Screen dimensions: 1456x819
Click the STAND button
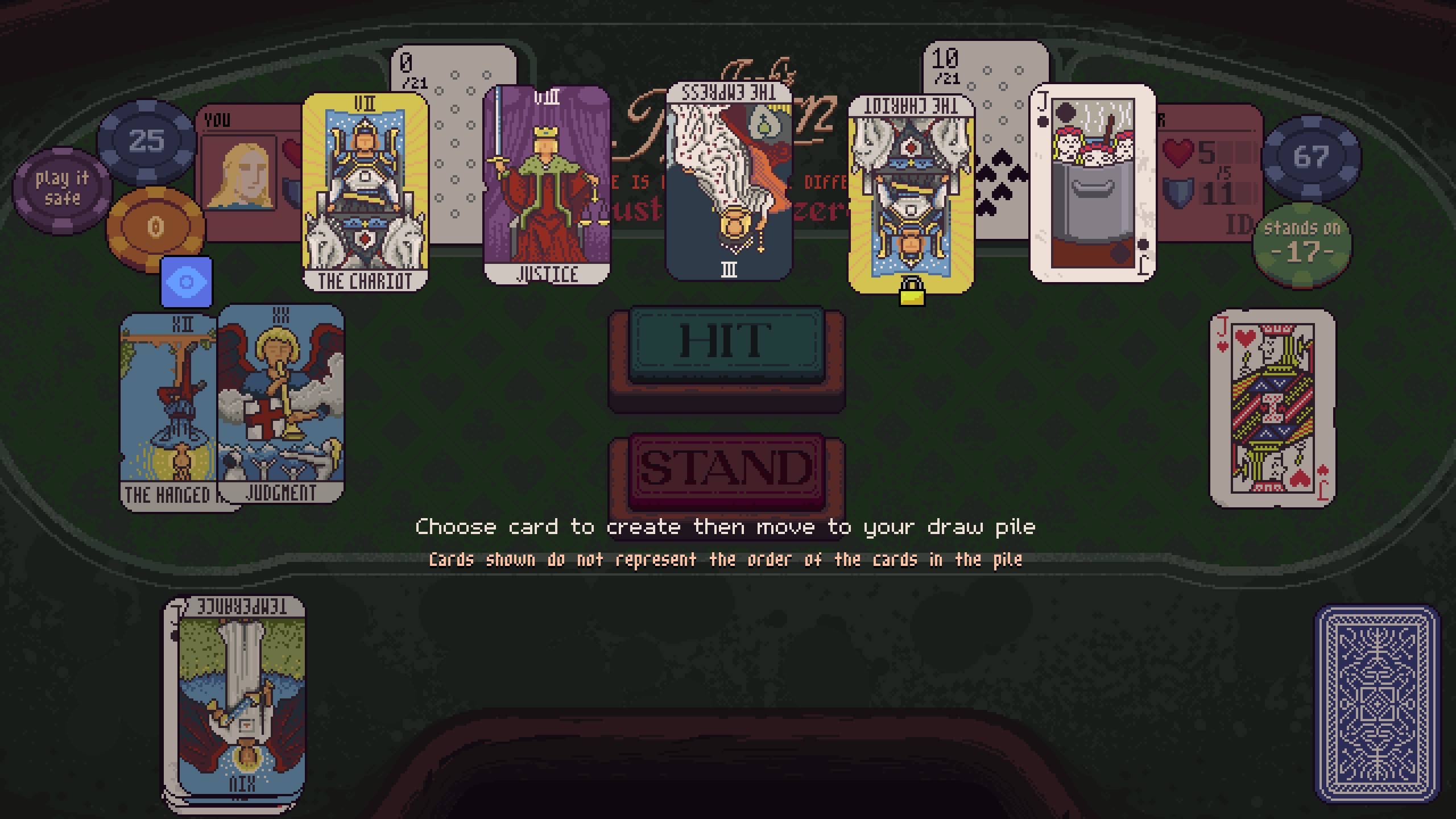(726, 469)
